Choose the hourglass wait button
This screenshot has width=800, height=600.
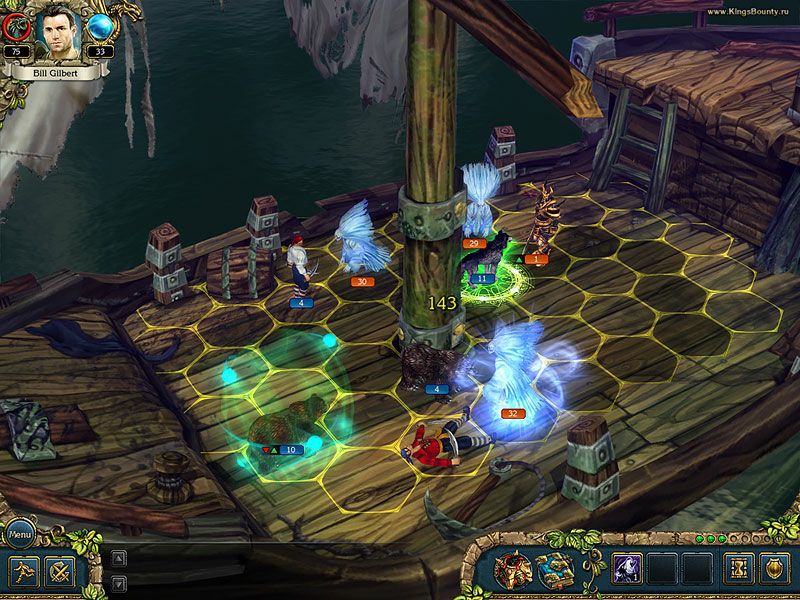(x=739, y=569)
